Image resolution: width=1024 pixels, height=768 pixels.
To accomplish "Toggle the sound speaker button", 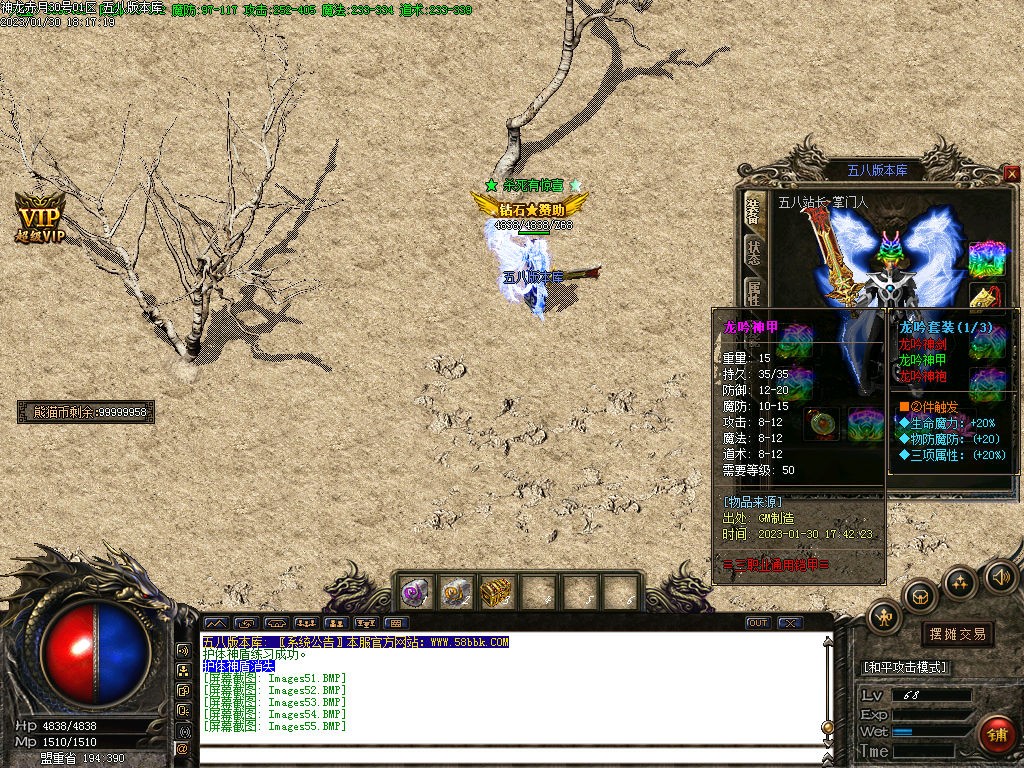I will point(1000,577).
